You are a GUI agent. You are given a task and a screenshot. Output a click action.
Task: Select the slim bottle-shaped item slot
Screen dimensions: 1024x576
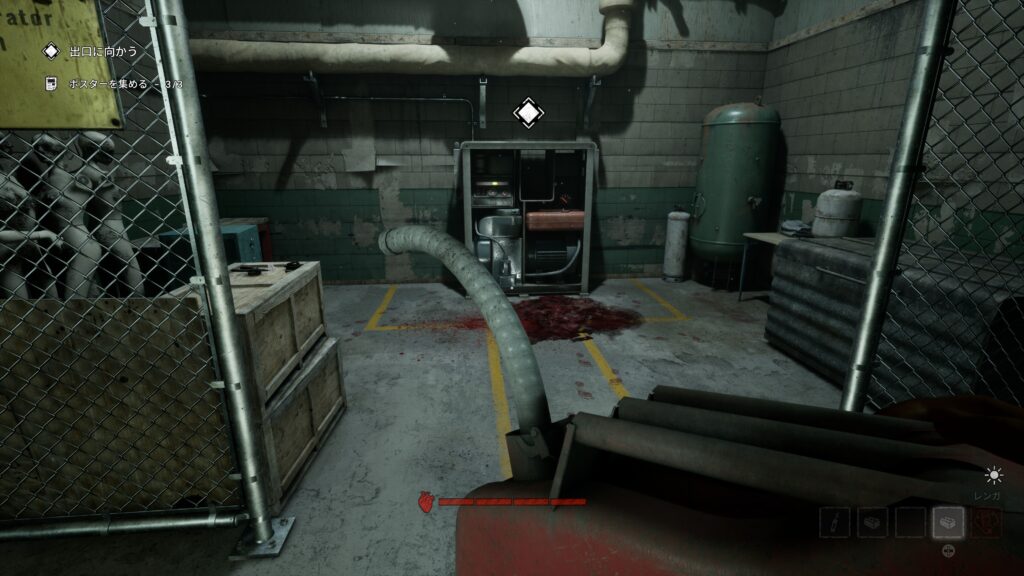click(835, 522)
